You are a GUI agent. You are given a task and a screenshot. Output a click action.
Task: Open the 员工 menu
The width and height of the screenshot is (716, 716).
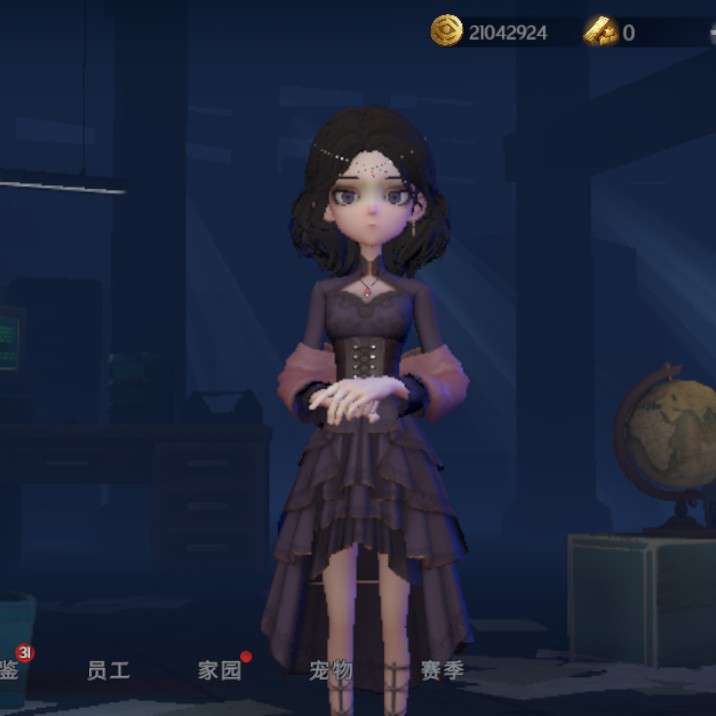tap(108, 670)
